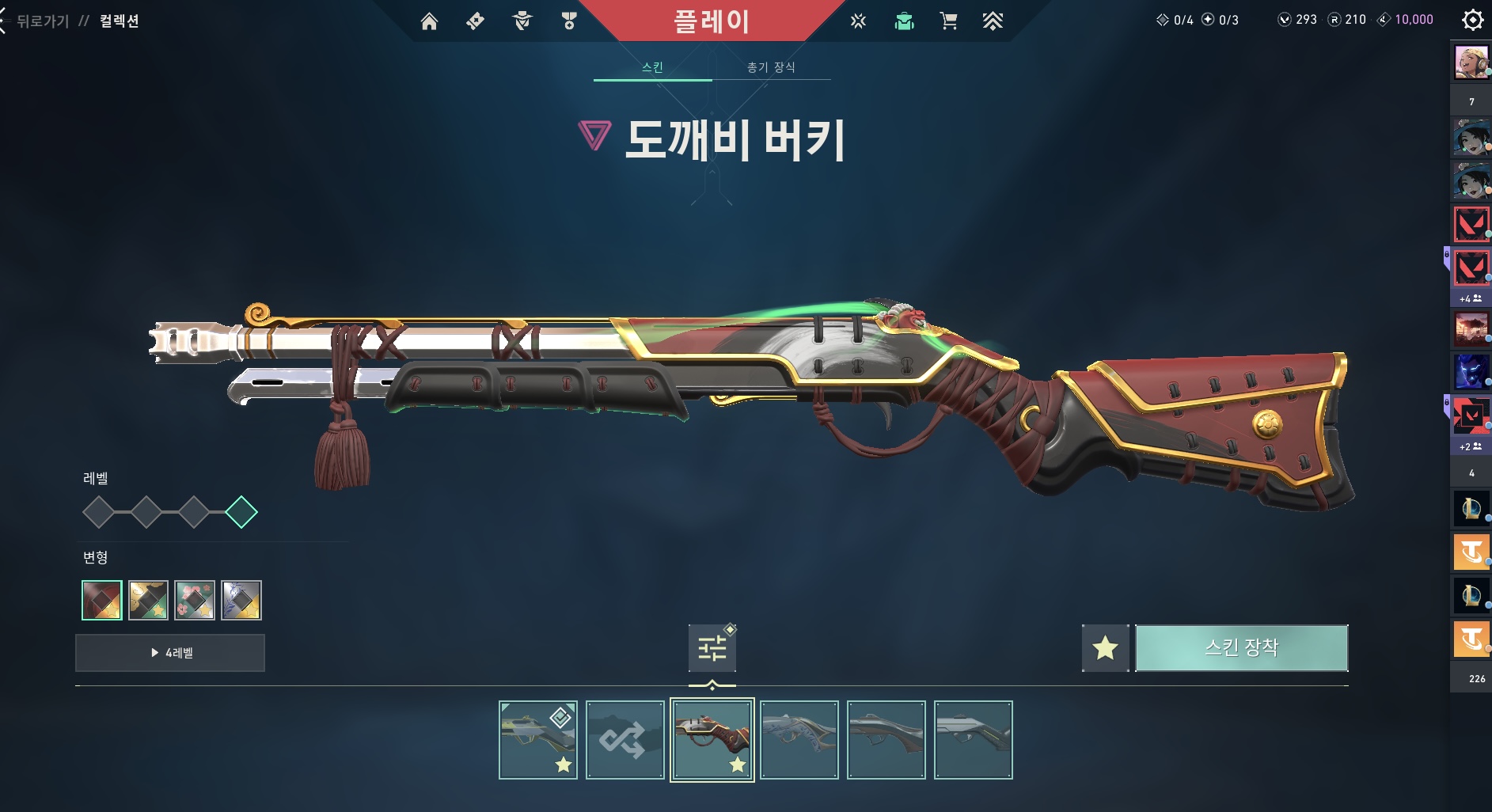Open the home screen icon
The height and width of the screenshot is (812, 1492).
point(429,21)
